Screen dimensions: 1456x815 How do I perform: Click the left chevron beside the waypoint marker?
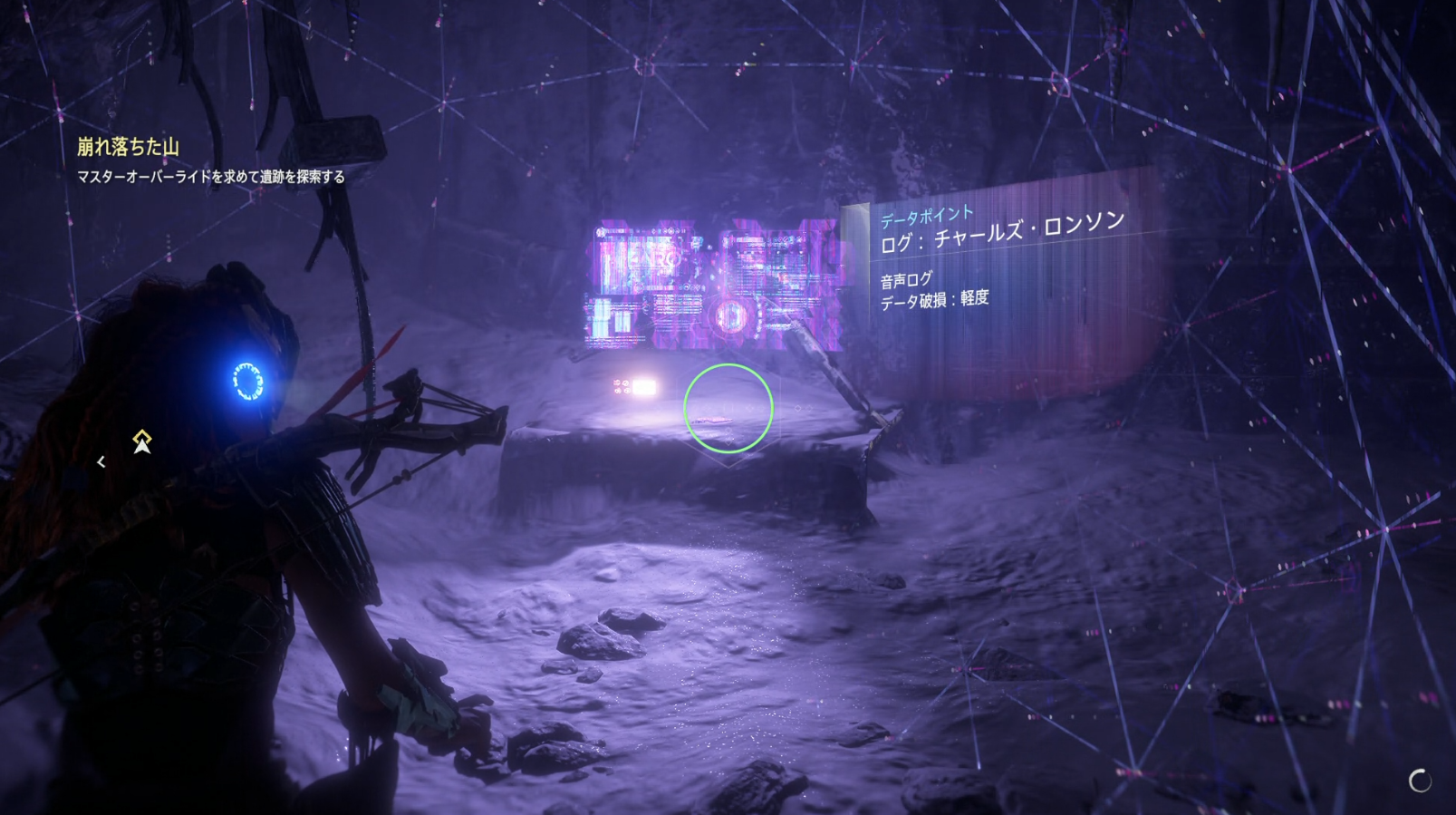[101, 461]
